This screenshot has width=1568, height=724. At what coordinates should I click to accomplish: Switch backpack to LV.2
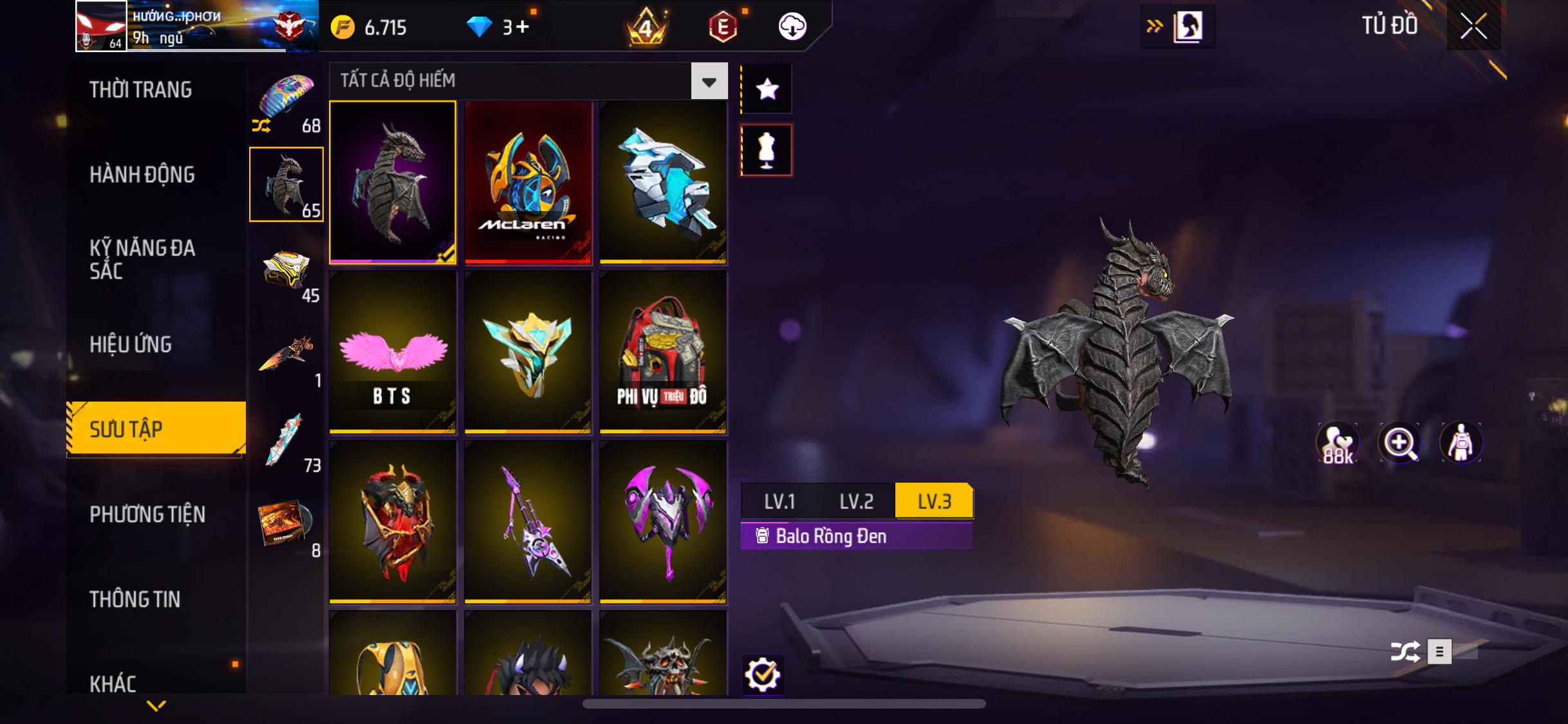pyautogui.click(x=856, y=501)
